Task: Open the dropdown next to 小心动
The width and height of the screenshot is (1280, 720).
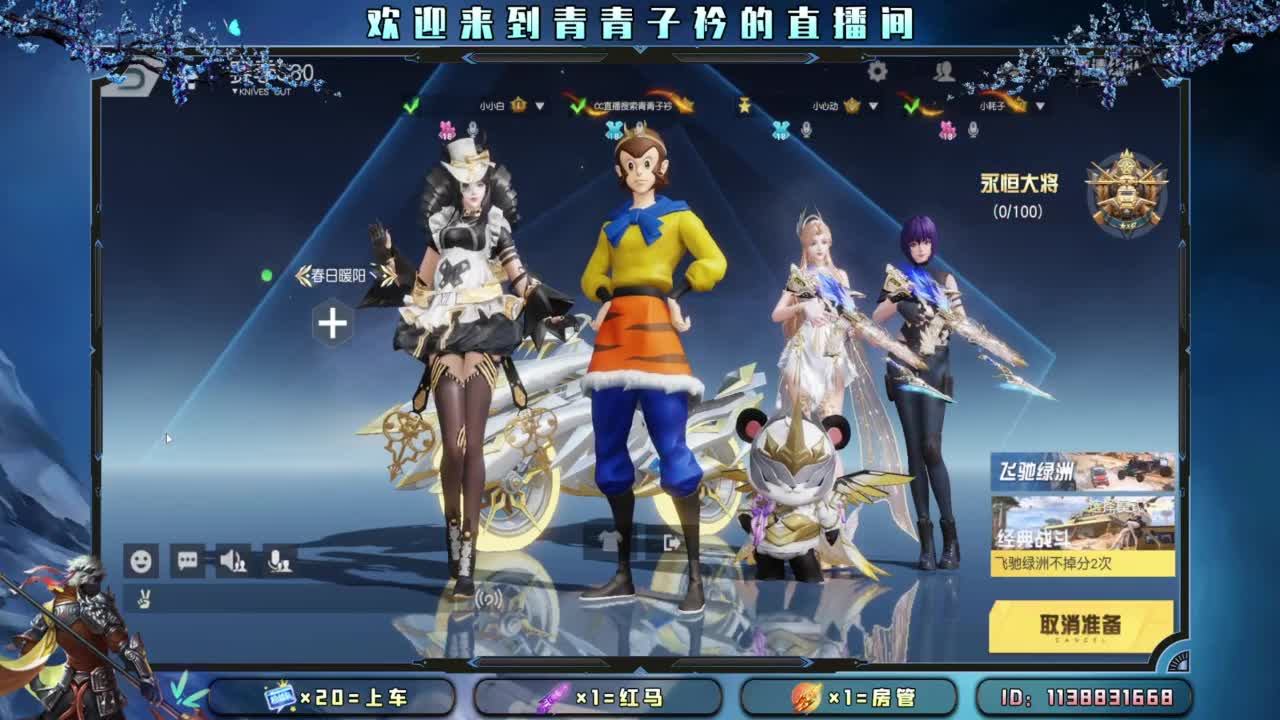Action: tap(872, 105)
